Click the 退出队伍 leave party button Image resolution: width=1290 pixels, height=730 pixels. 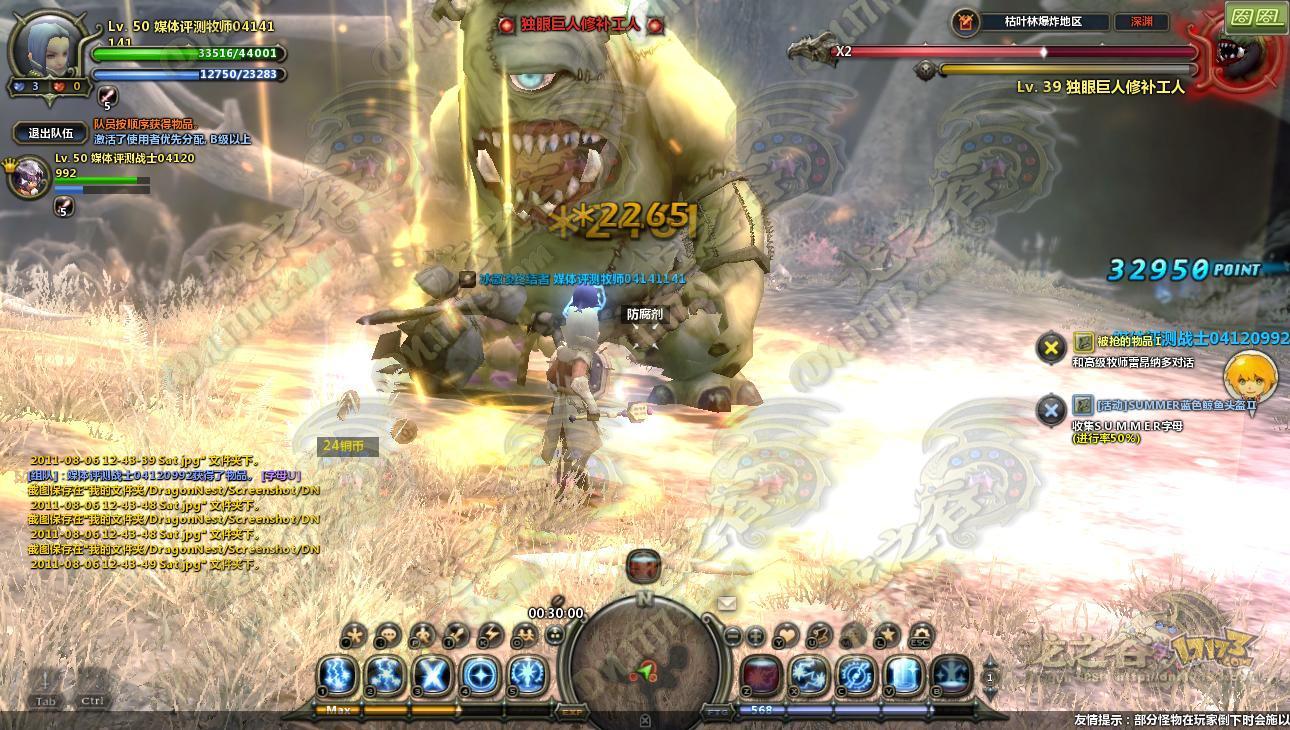click(50, 133)
